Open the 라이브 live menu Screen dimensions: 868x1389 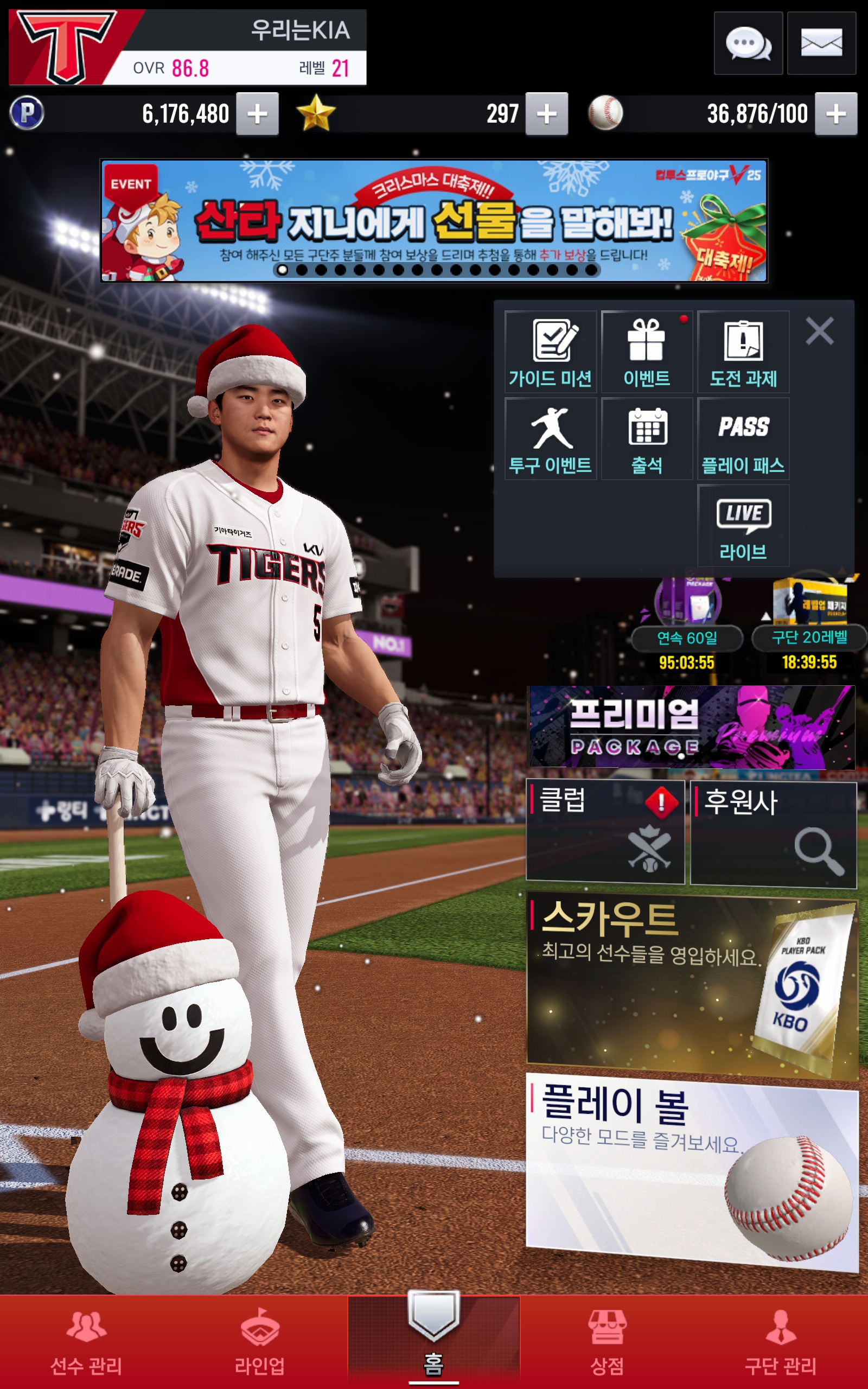(743, 526)
